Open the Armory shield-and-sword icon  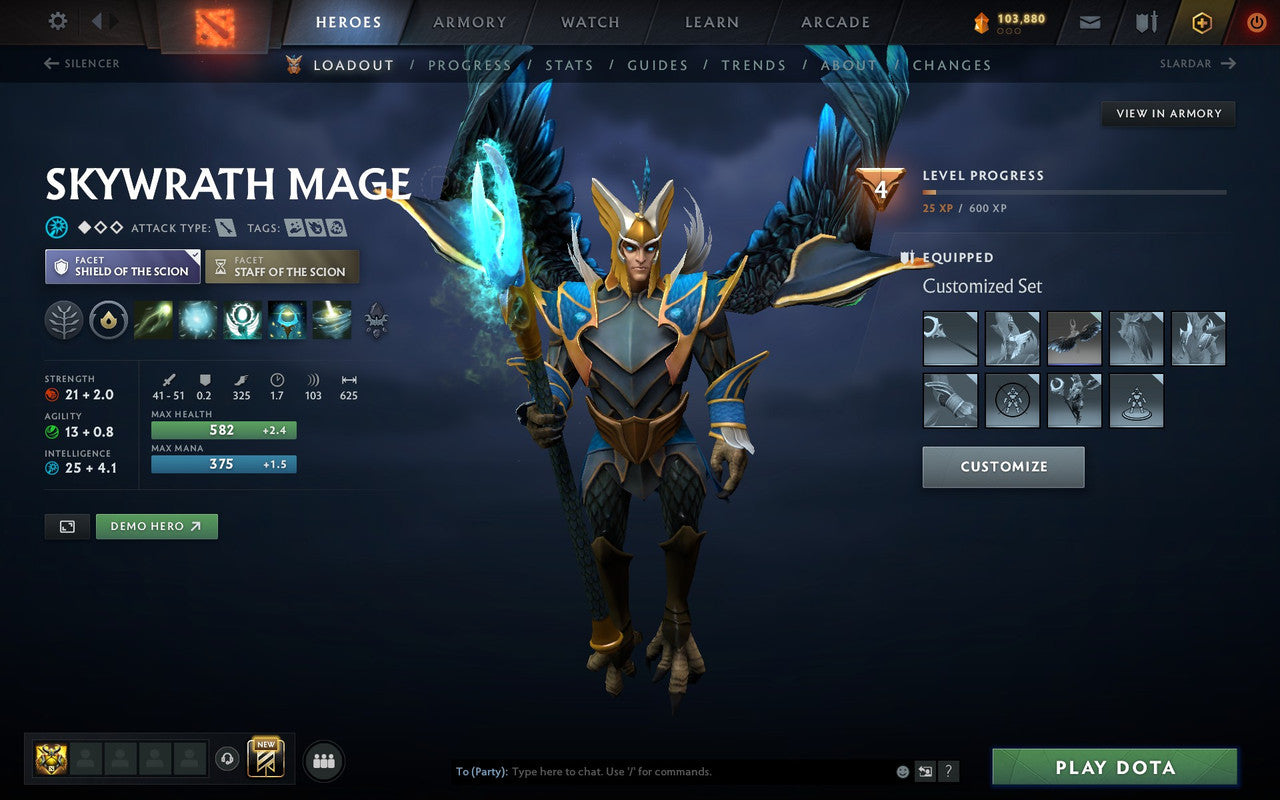click(x=1145, y=21)
